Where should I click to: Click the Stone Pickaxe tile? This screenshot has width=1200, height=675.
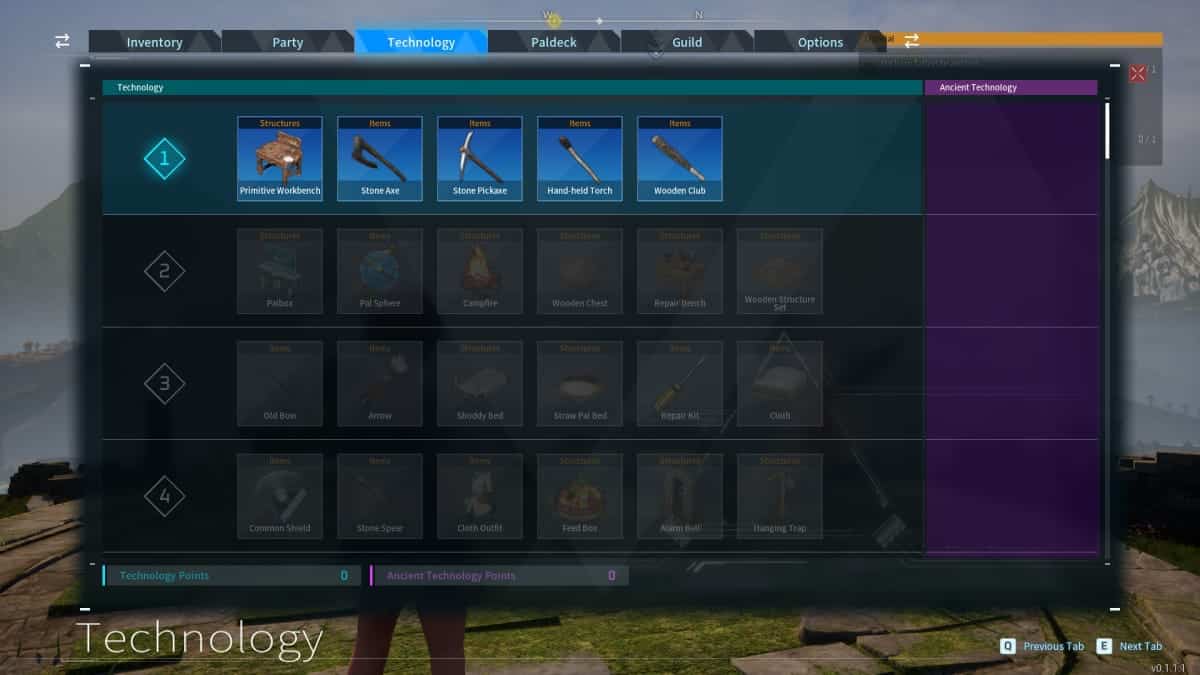pyautogui.click(x=480, y=159)
